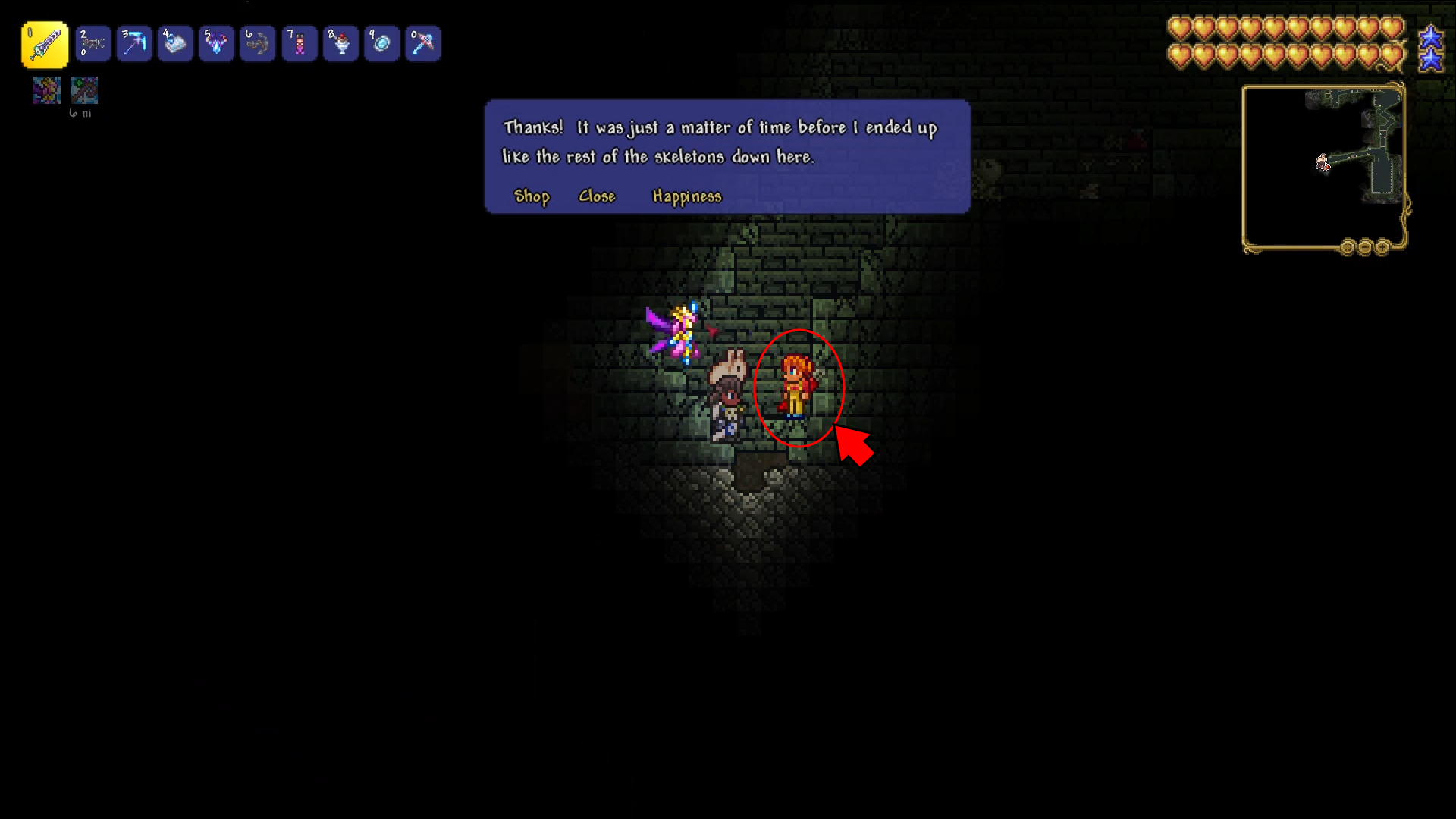Open the NPC's Shop
1456x819 pixels.
pos(532,196)
